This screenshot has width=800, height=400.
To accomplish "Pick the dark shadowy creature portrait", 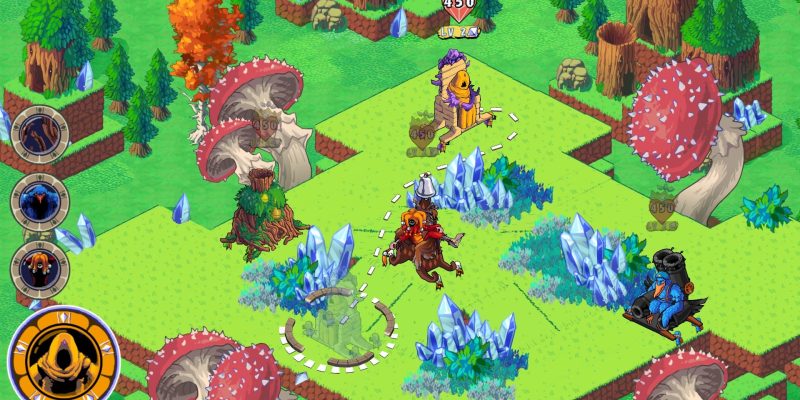I will (39, 135).
